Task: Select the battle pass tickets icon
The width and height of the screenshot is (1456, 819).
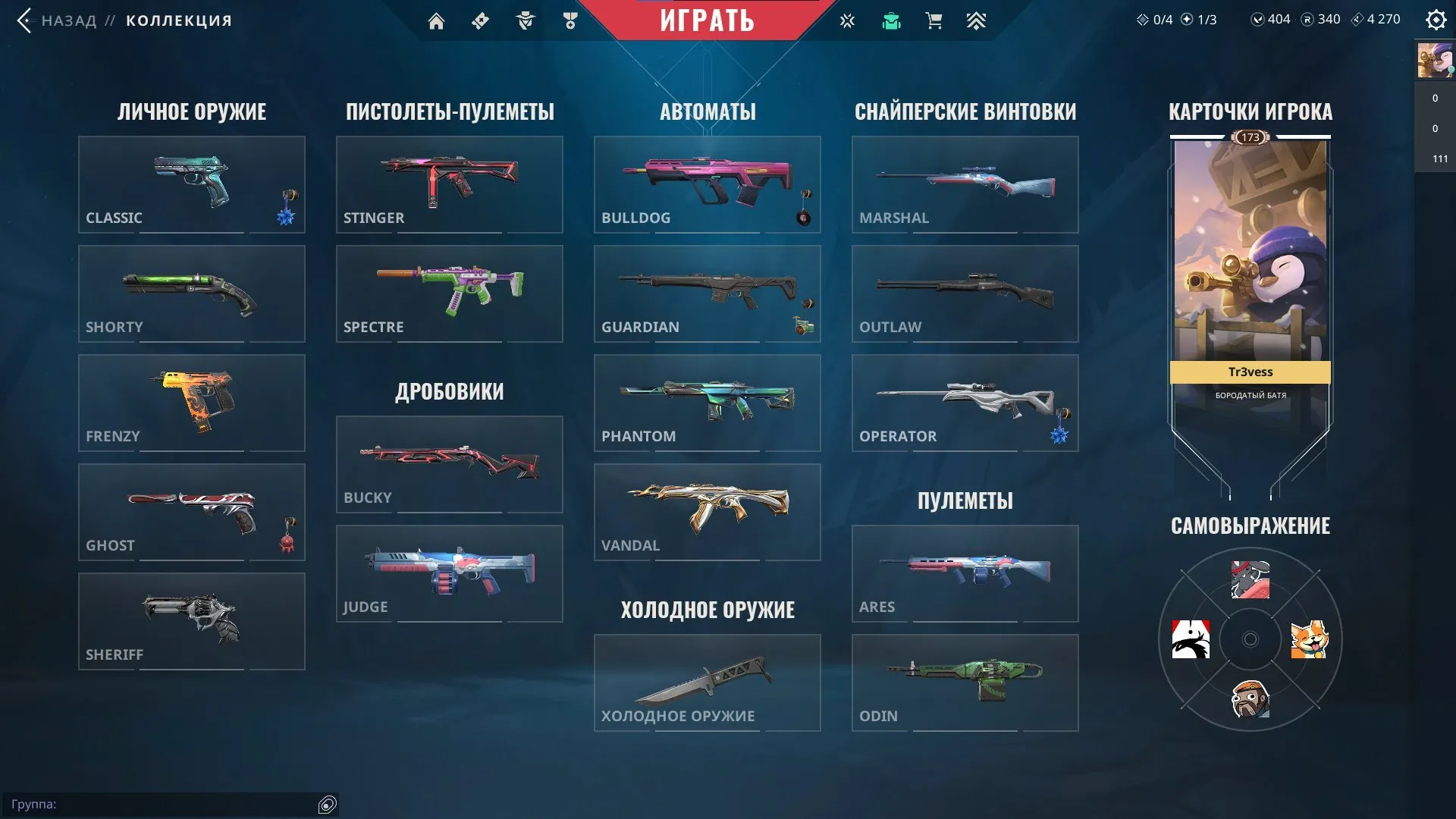Action: pyautogui.click(x=479, y=20)
